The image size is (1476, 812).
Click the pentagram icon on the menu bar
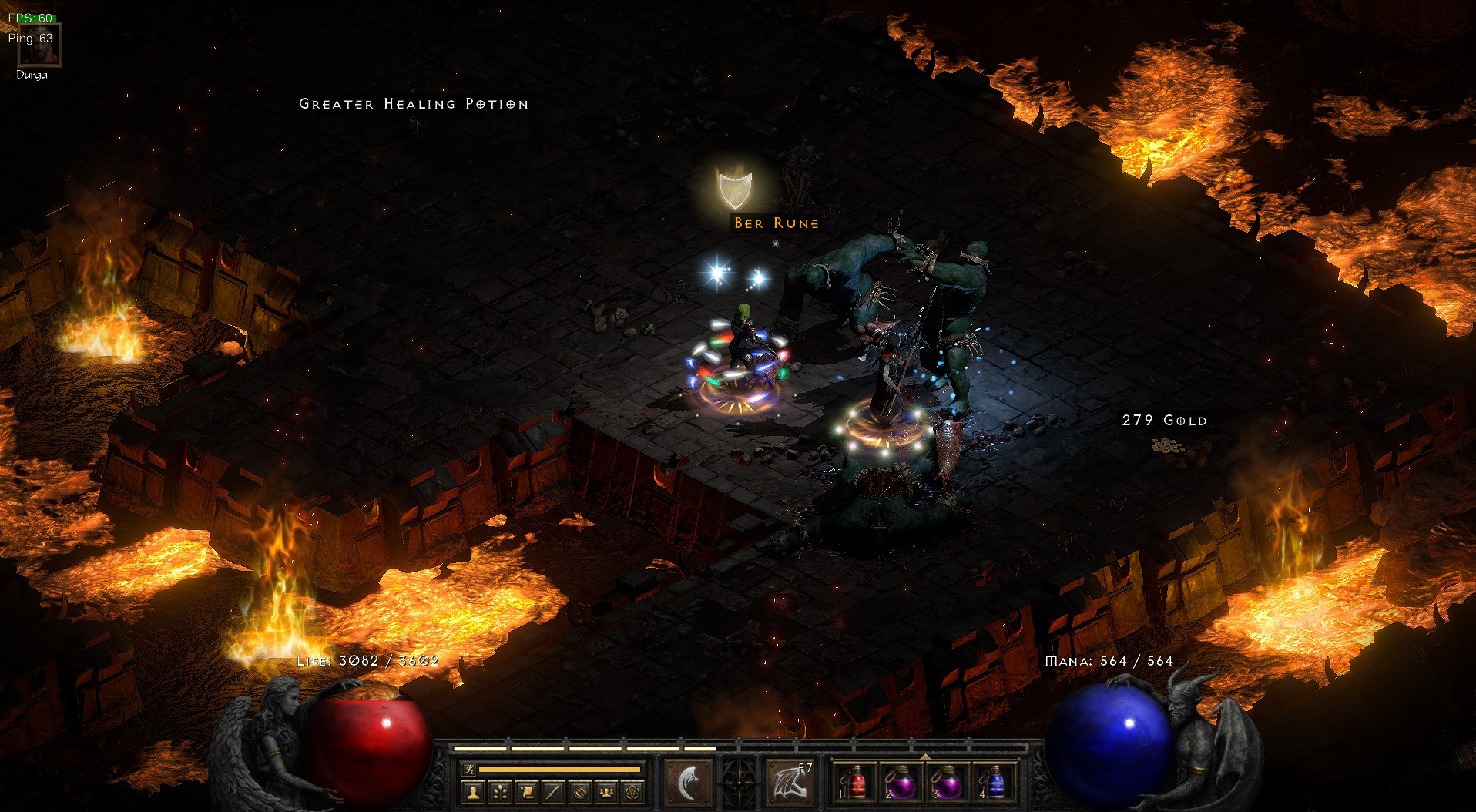(x=633, y=793)
